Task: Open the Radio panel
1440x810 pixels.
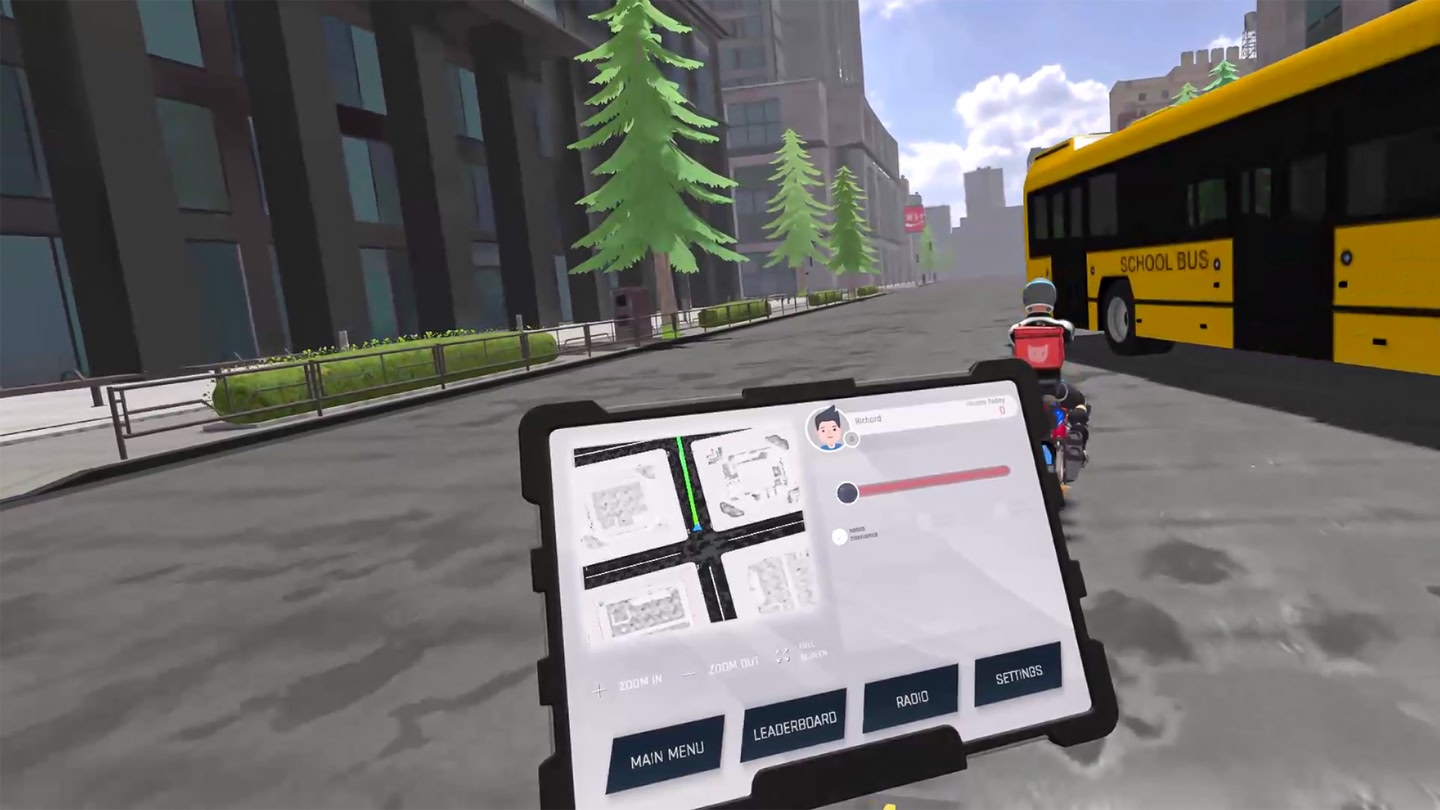Action: click(x=909, y=699)
